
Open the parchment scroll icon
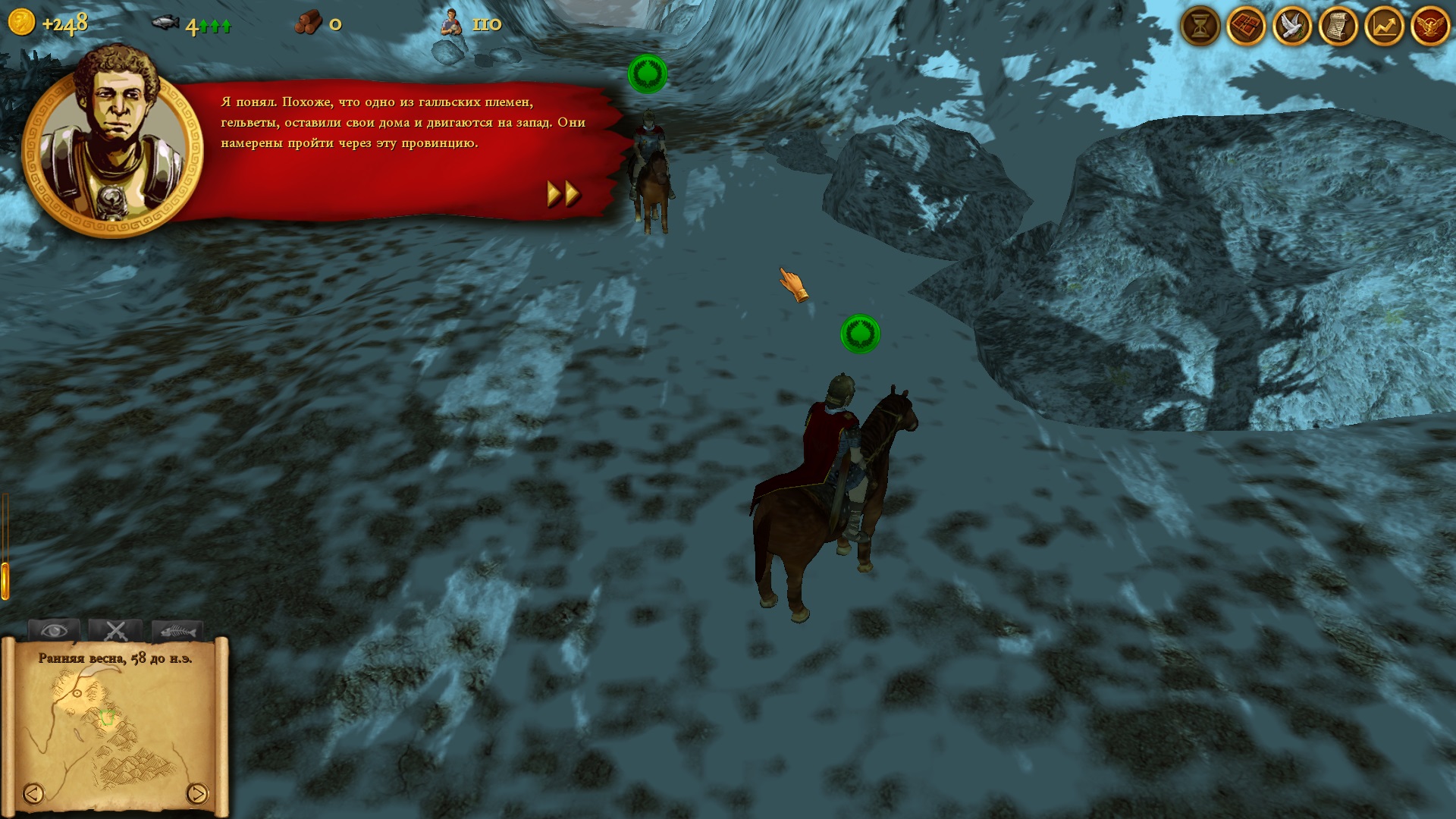[x=1338, y=27]
